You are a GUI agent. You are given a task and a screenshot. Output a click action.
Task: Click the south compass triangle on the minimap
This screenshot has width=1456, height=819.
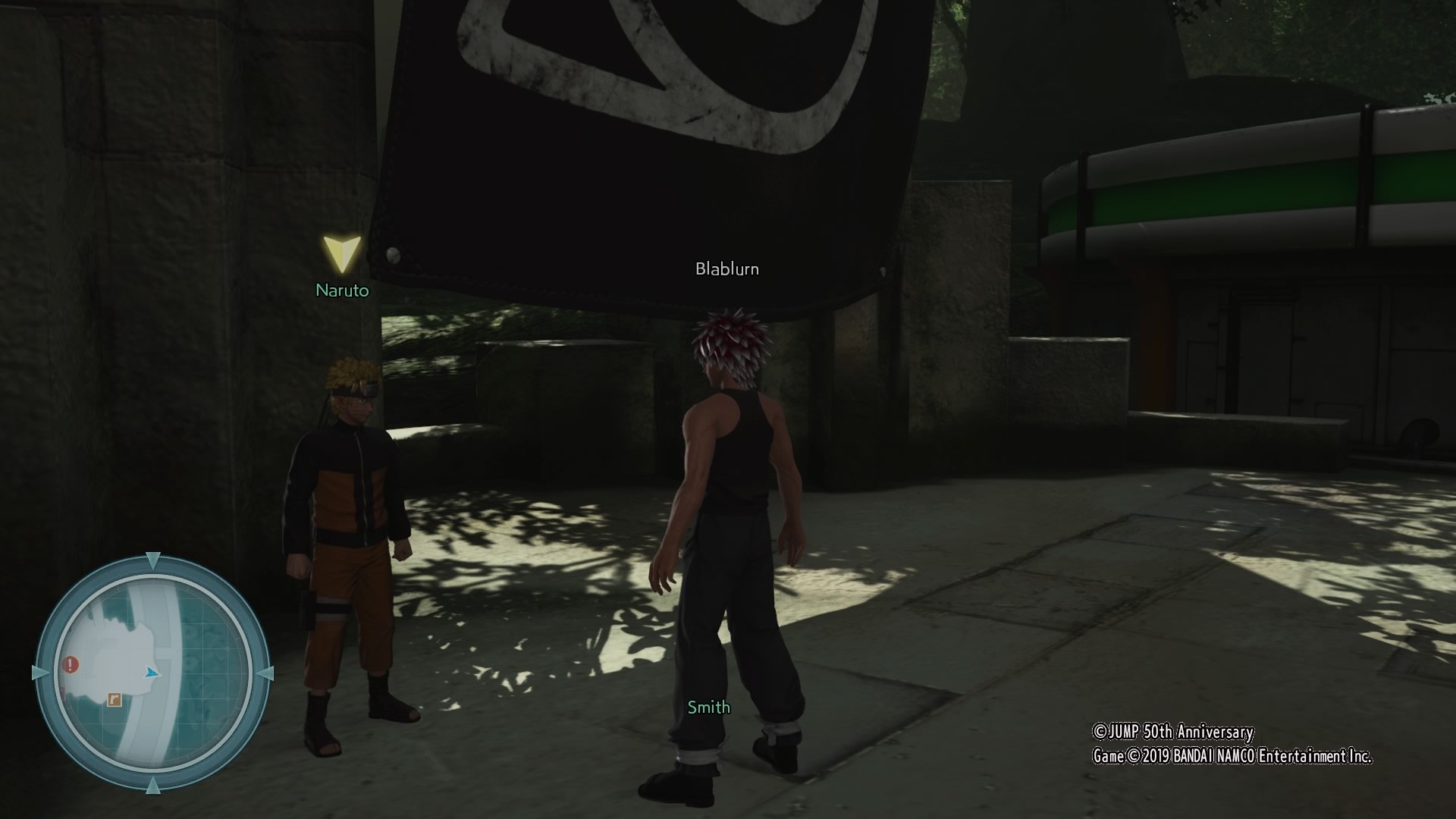153,786
